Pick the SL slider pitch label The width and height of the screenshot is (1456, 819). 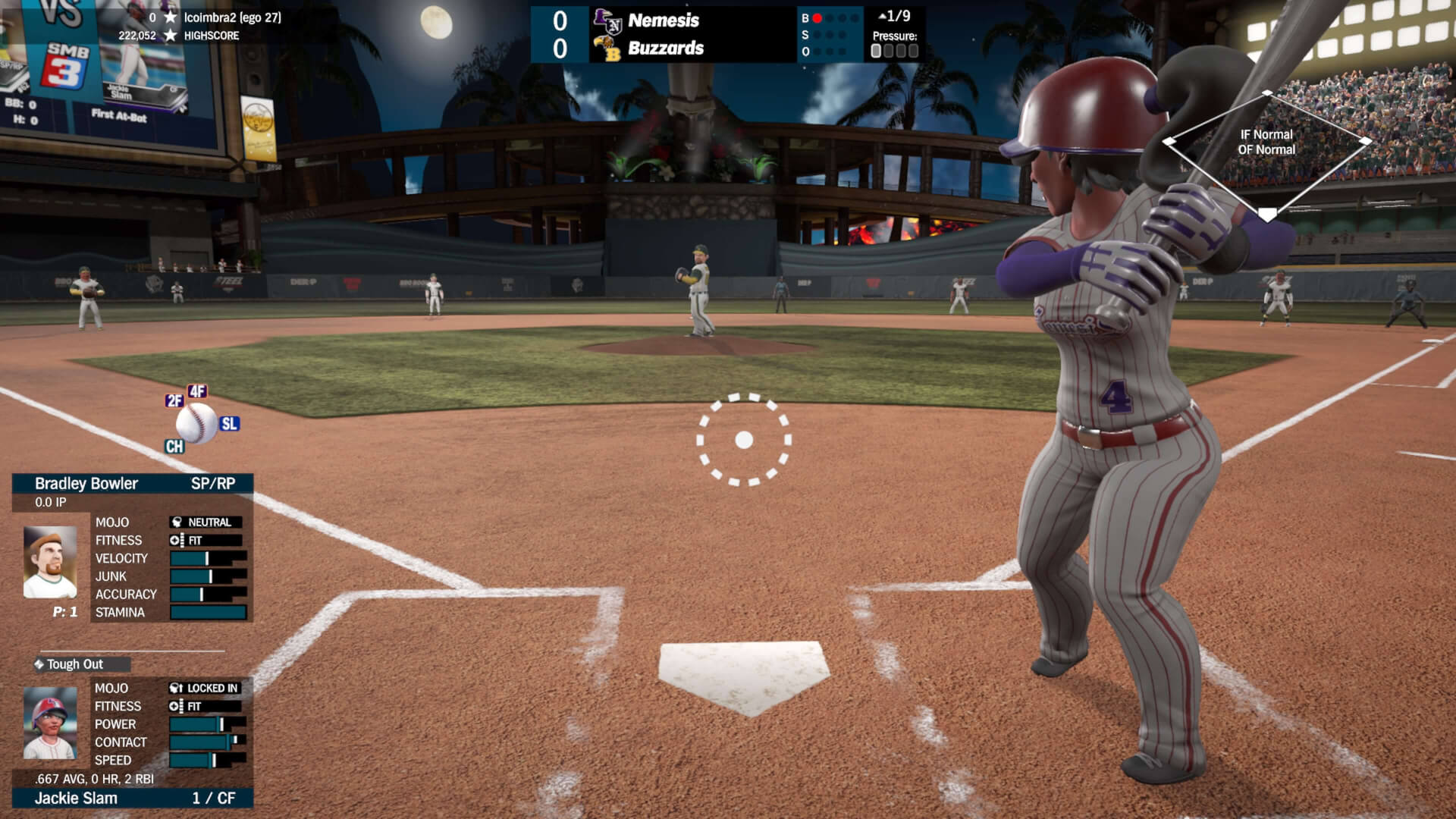coord(229,424)
